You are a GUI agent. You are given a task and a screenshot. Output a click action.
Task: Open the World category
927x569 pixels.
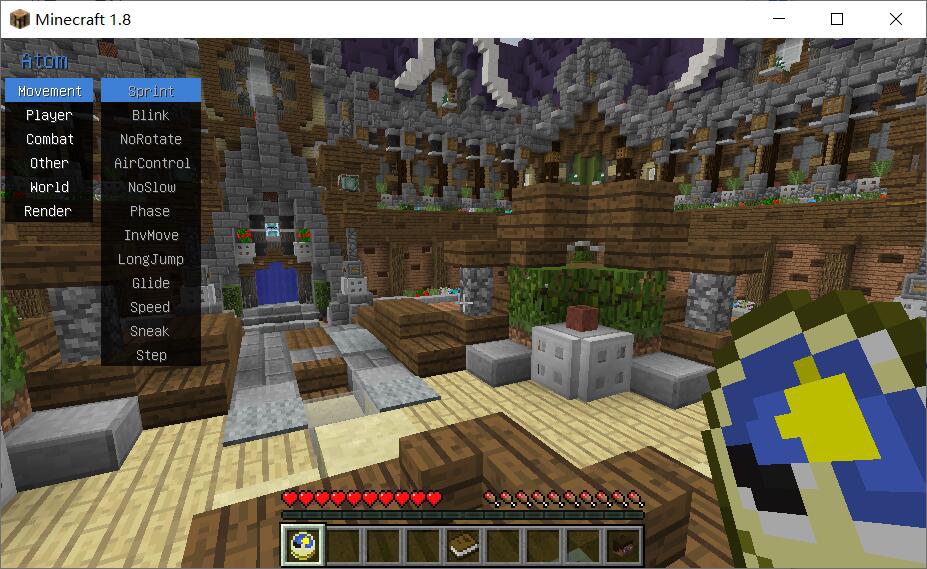pyautogui.click(x=49, y=187)
